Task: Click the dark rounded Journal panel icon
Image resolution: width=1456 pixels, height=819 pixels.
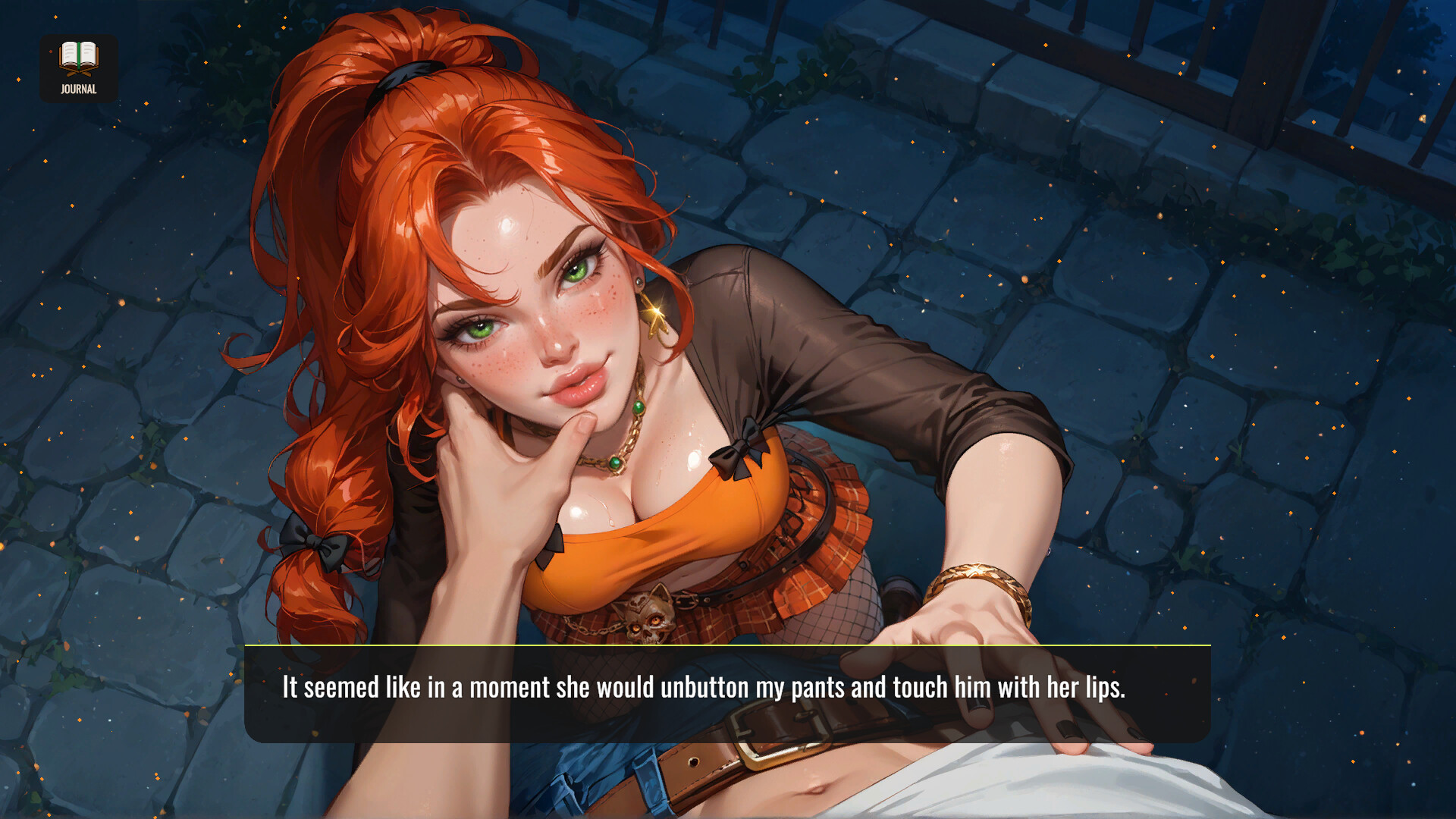Action: pyautogui.click(x=78, y=68)
